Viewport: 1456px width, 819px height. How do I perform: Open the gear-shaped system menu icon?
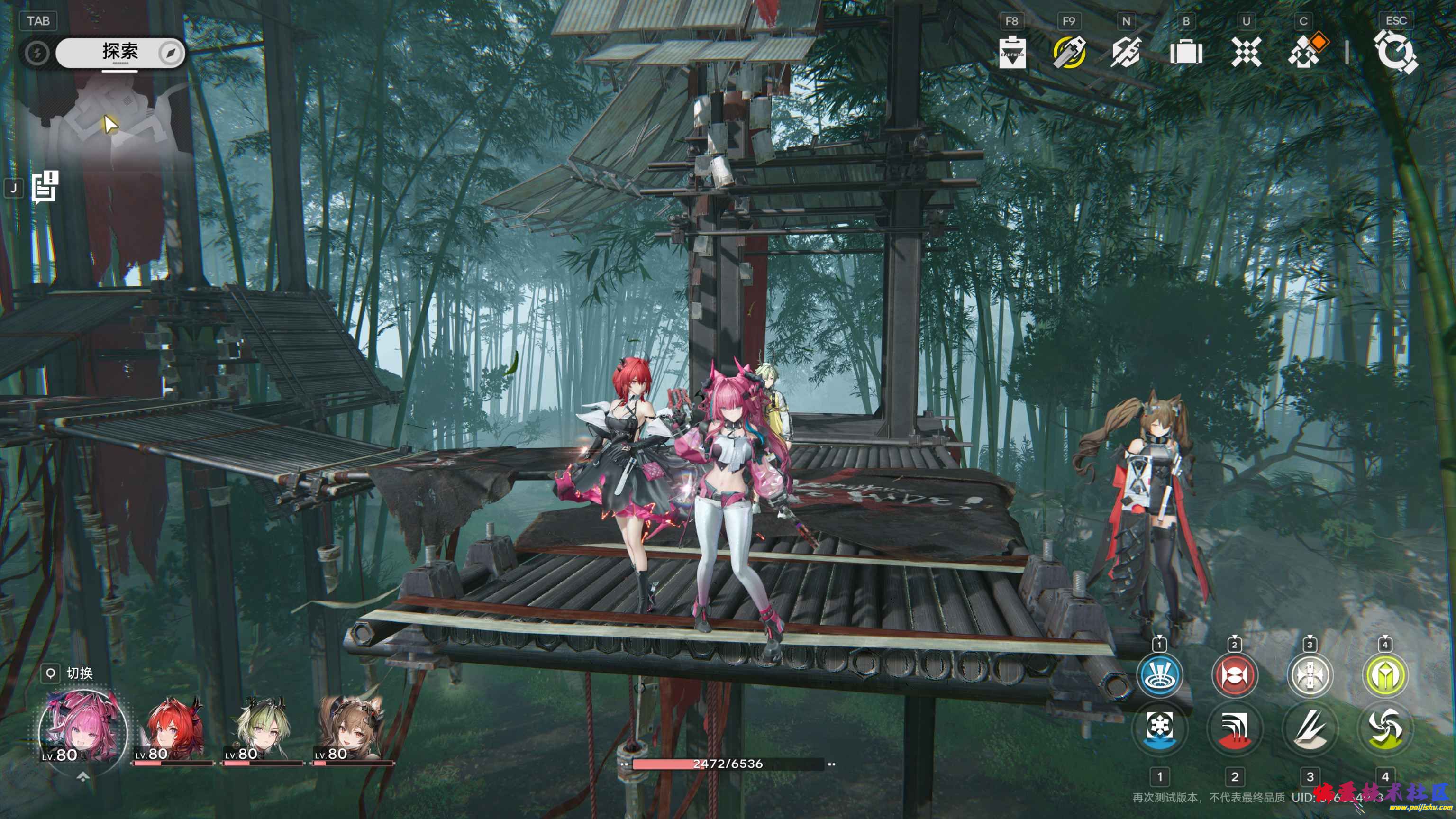coord(1395,53)
